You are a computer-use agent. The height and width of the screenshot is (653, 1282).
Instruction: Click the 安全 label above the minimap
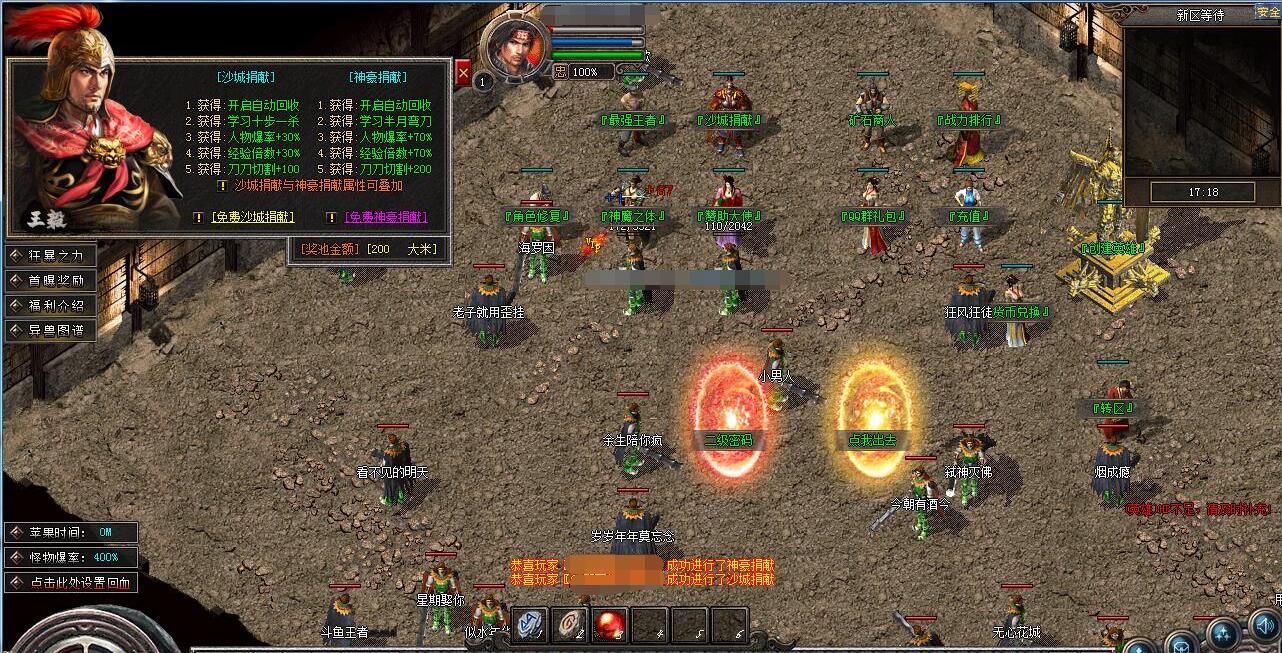(x=1268, y=12)
